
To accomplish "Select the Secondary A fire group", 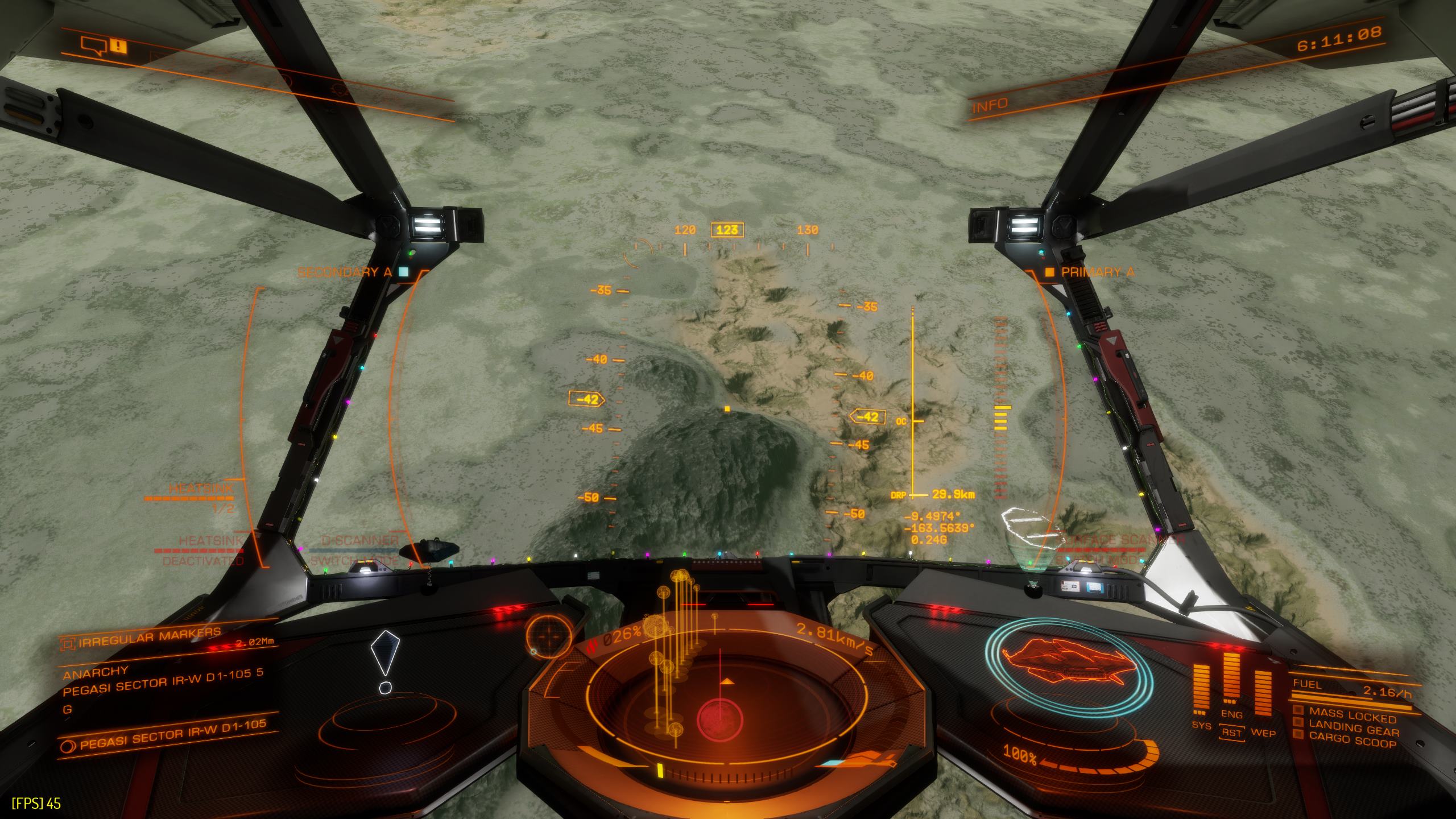I will pyautogui.click(x=345, y=272).
